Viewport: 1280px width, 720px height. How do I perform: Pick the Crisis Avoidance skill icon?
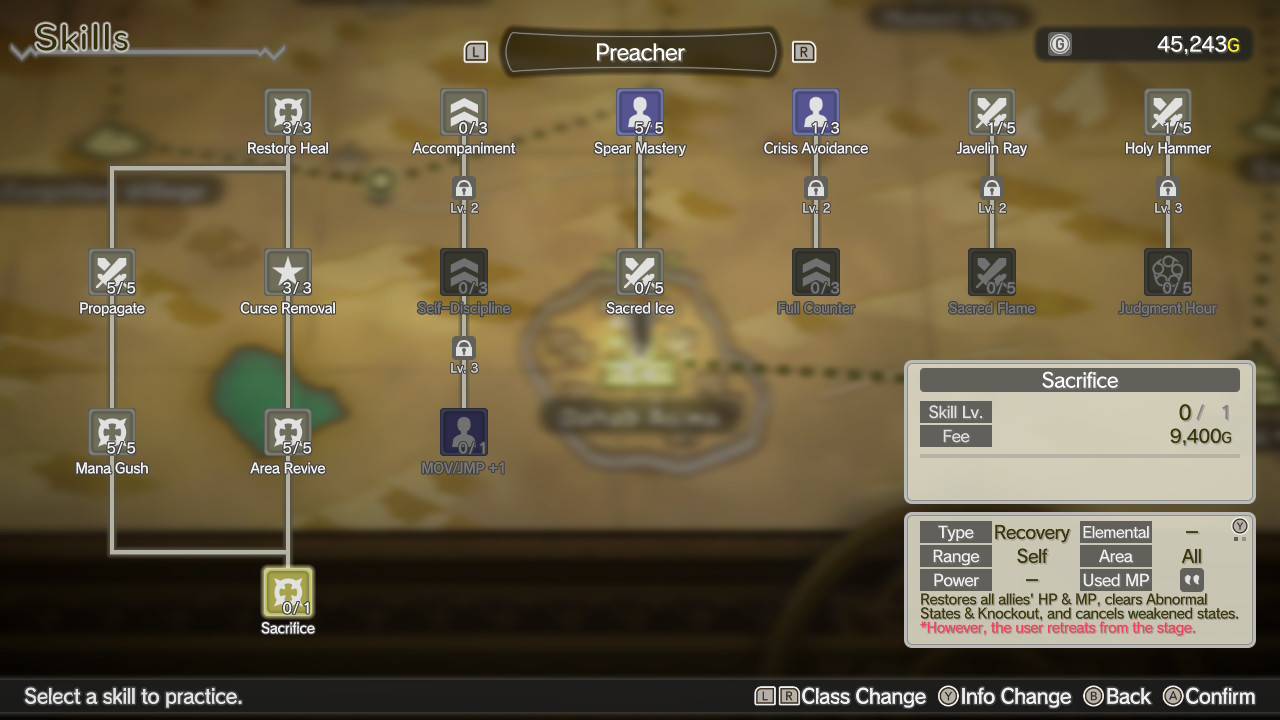(816, 113)
